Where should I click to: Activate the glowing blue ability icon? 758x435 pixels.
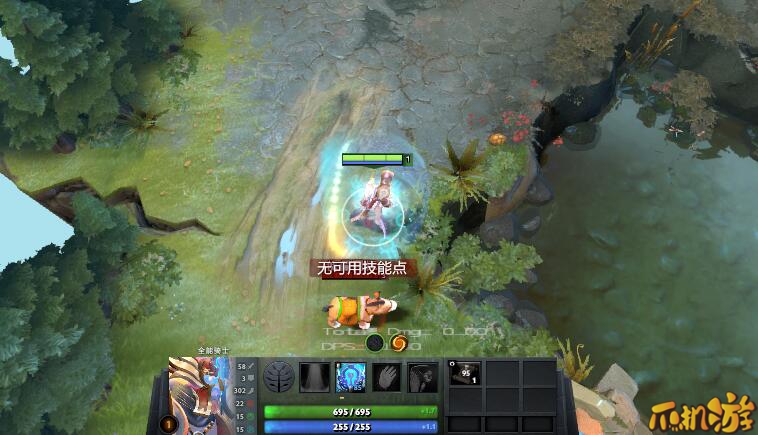(x=351, y=377)
